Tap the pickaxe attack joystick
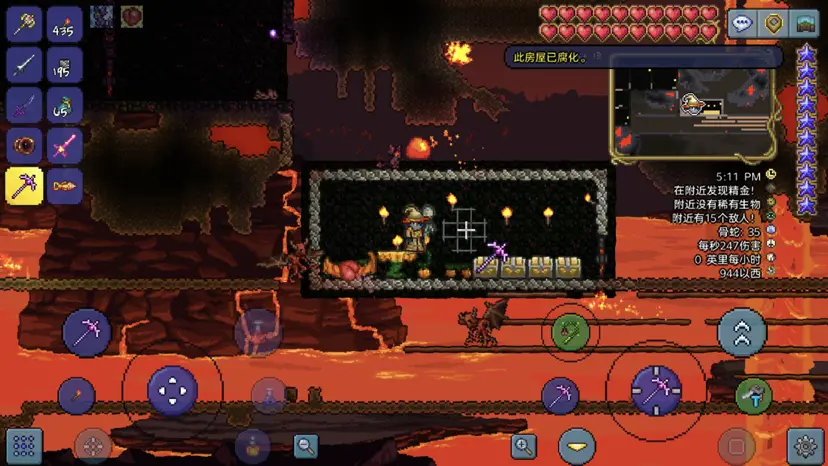Image resolution: width=828 pixels, height=466 pixels. [656, 391]
